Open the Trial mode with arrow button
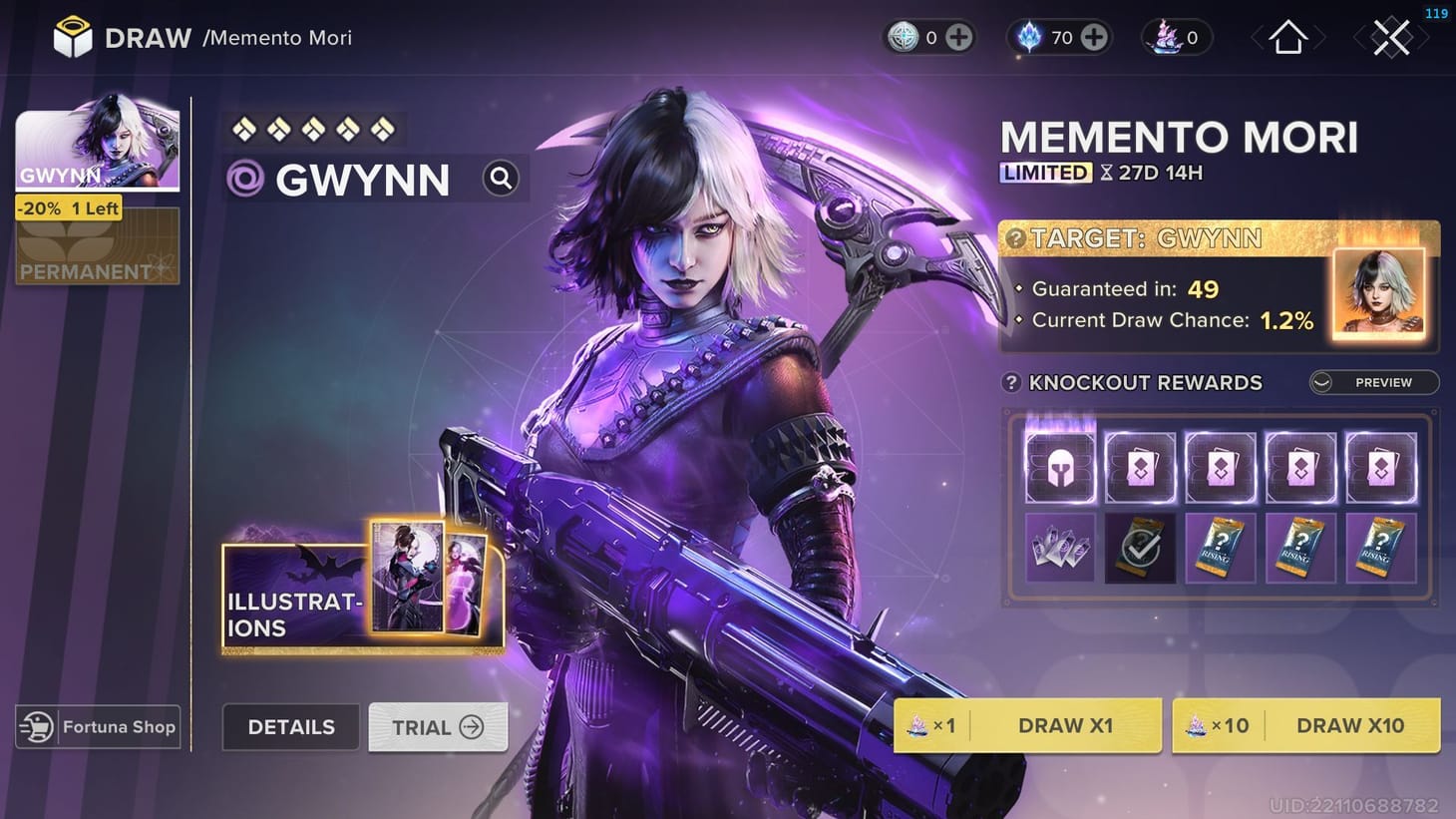This screenshot has height=819, width=1456. pyautogui.click(x=438, y=727)
